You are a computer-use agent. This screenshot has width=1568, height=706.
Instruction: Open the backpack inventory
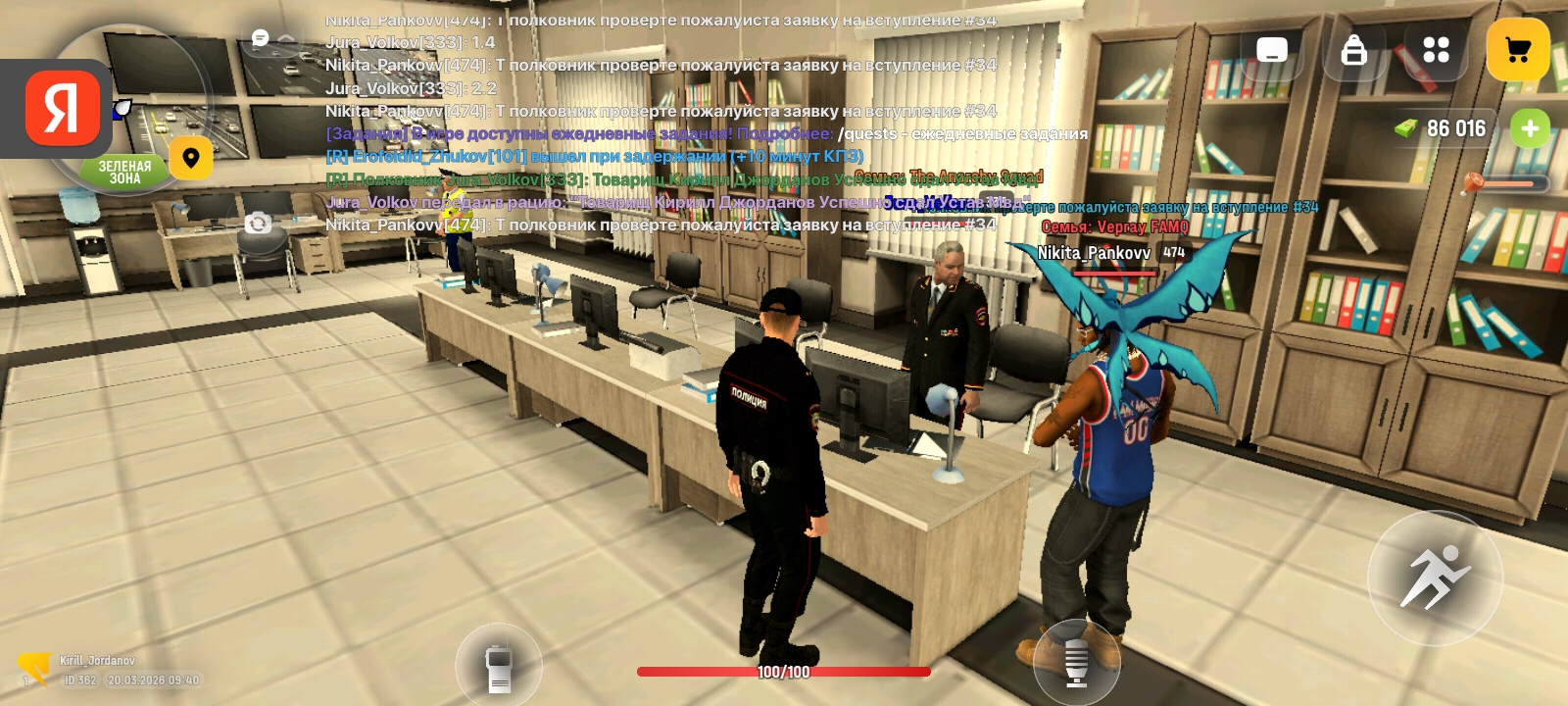pyautogui.click(x=1353, y=50)
